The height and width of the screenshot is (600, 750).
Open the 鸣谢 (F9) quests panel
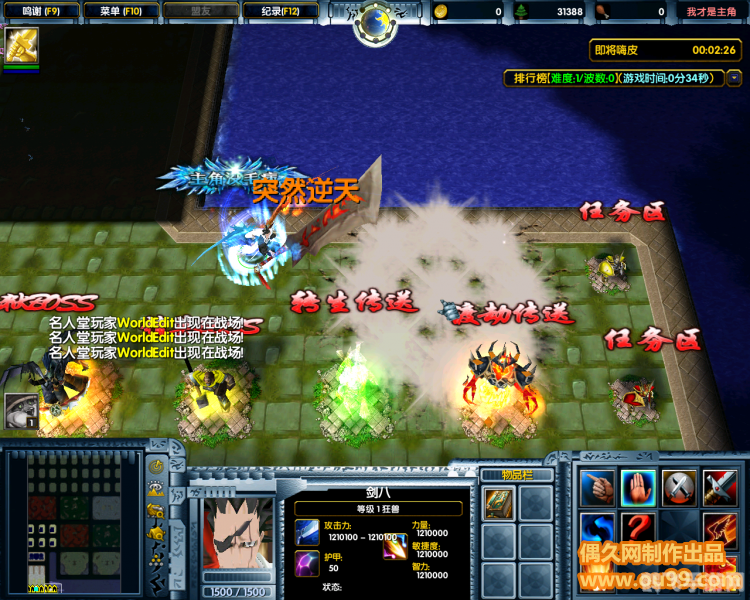40,11
